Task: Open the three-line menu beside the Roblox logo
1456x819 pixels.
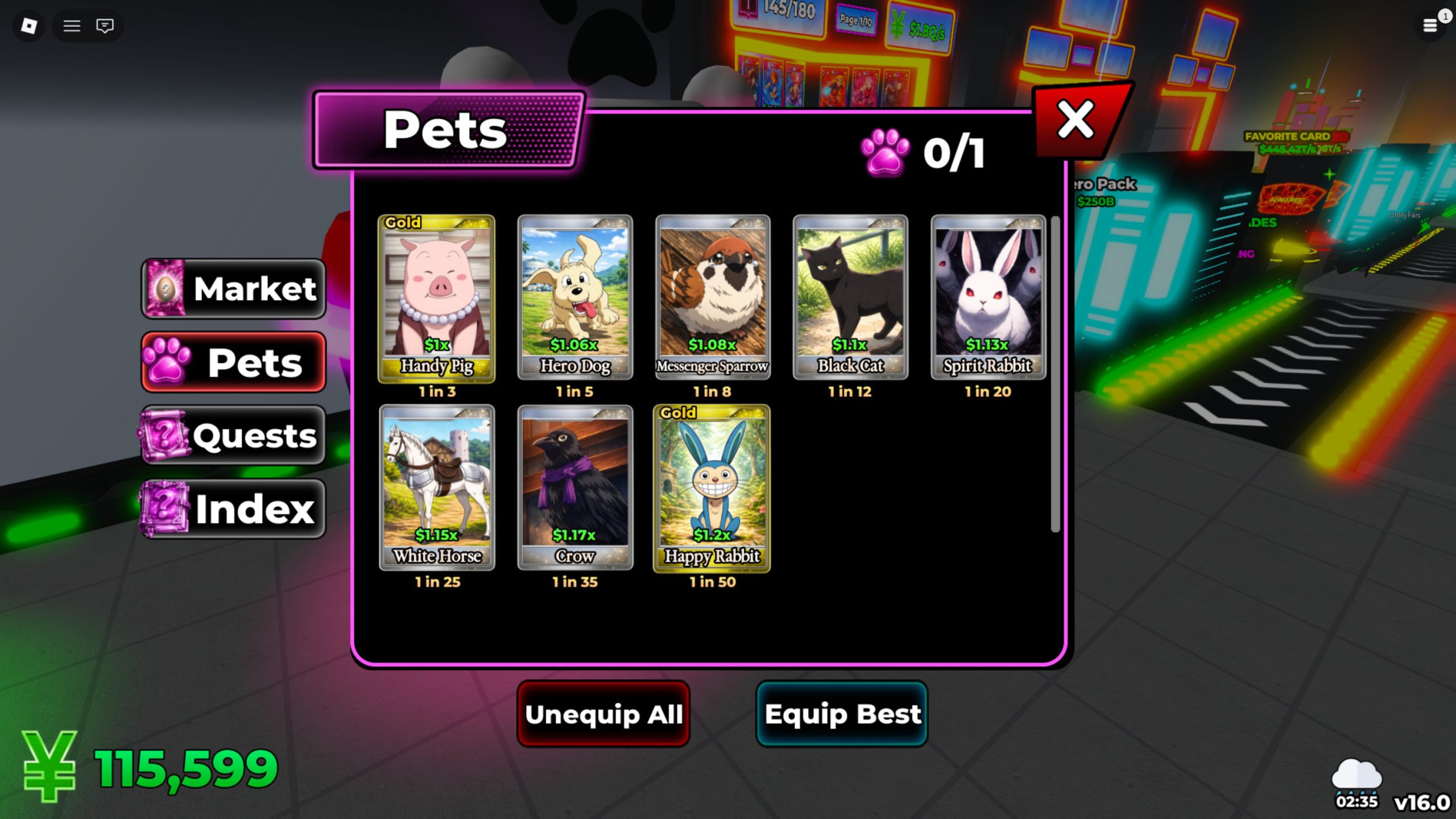Action: pyautogui.click(x=72, y=26)
